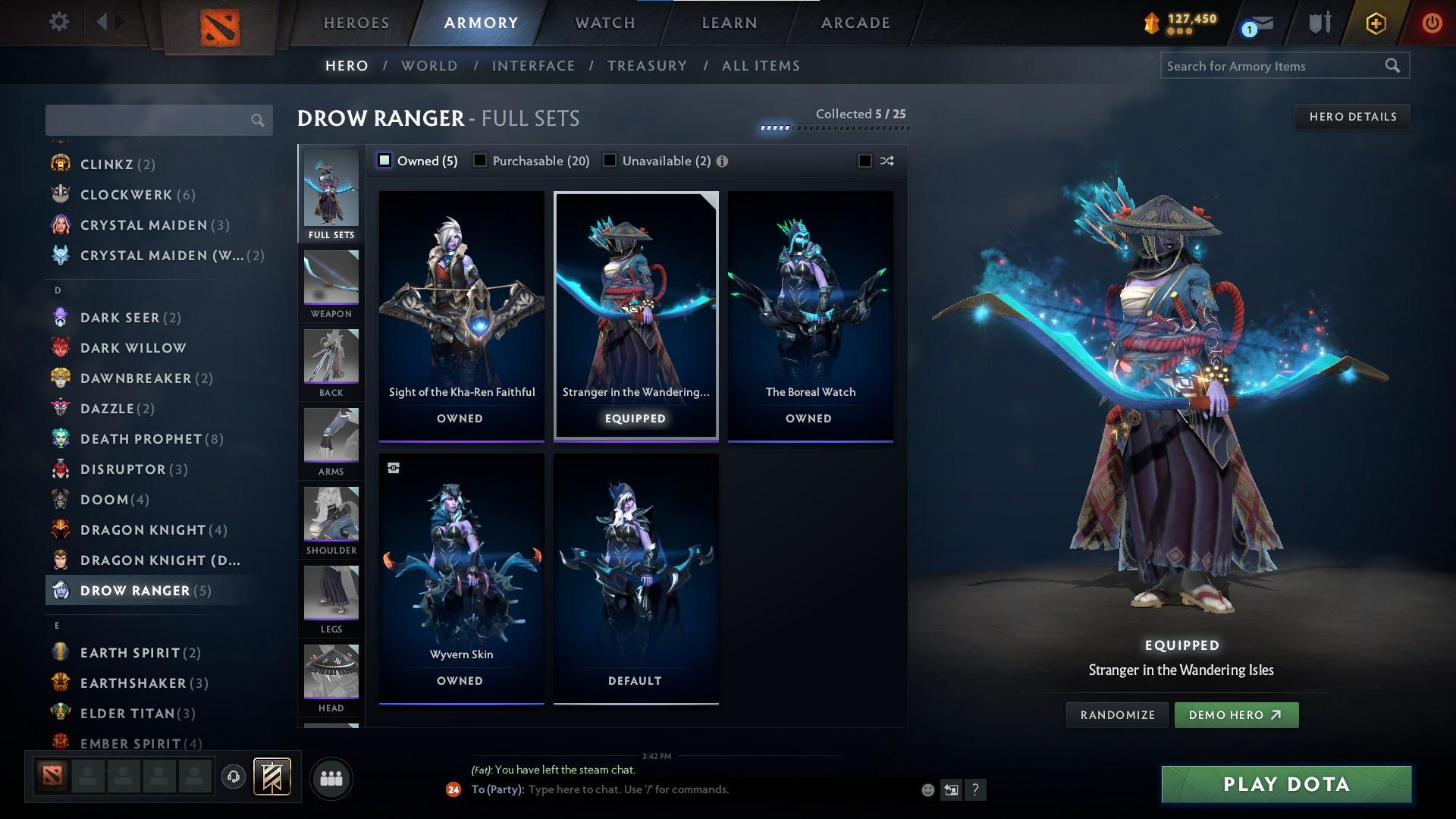Enable the Purchasable (20) filter
Viewport: 1456px width, 819px height.
(480, 160)
